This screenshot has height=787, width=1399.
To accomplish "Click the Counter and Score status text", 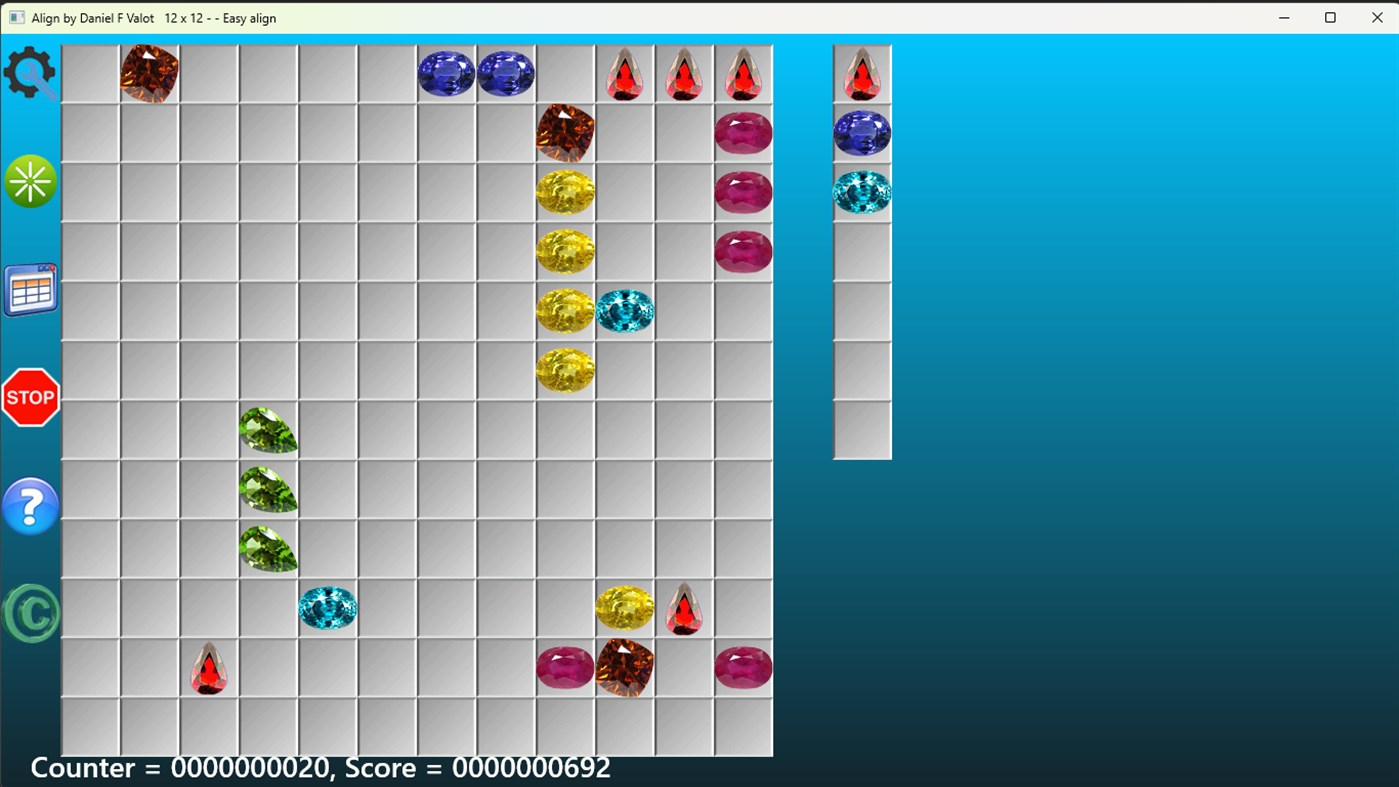I will pyautogui.click(x=320, y=768).
